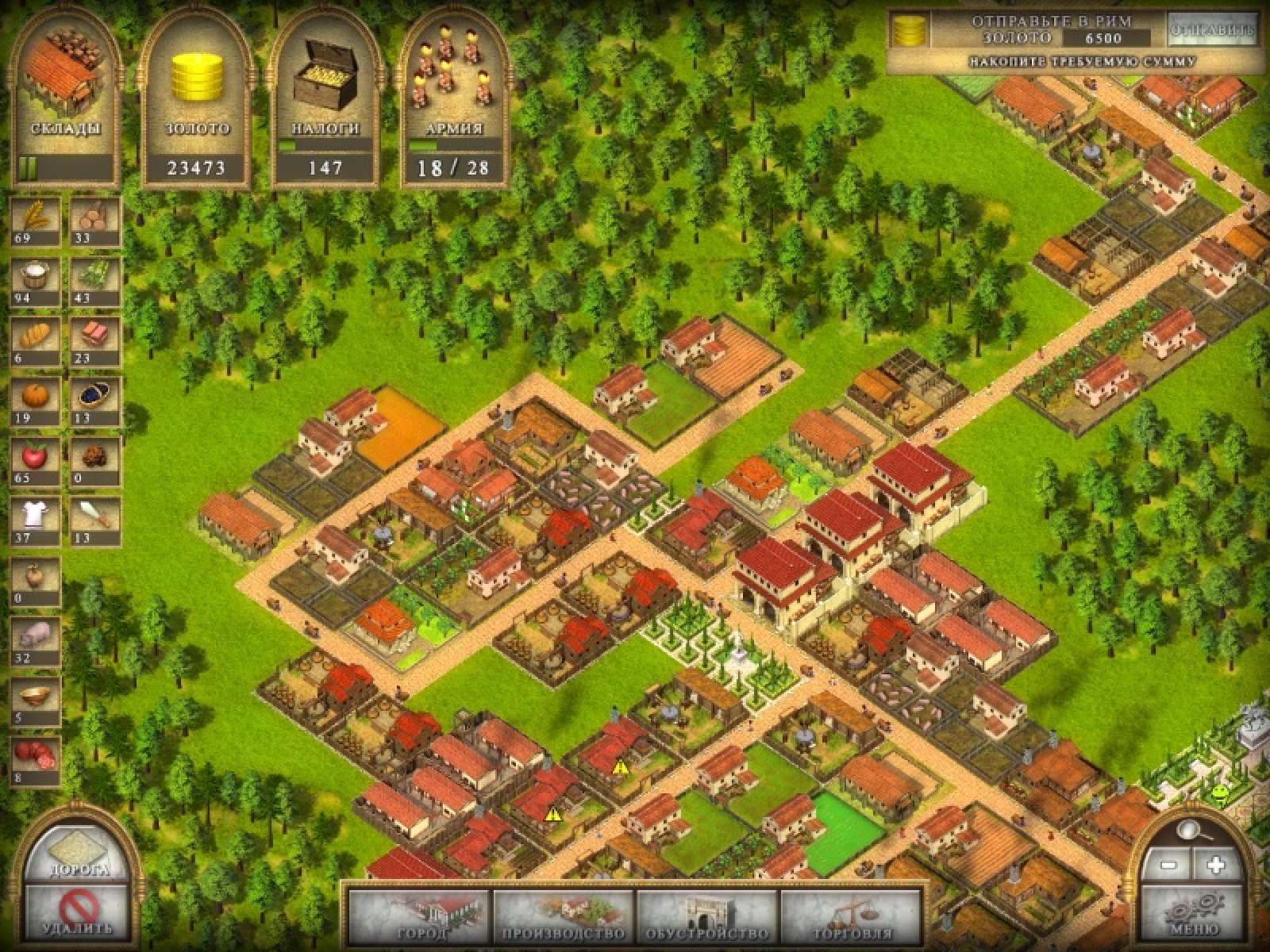Viewport: 1270px width, 952px height.
Task: Open the Торговля trade category
Action: coord(852,919)
